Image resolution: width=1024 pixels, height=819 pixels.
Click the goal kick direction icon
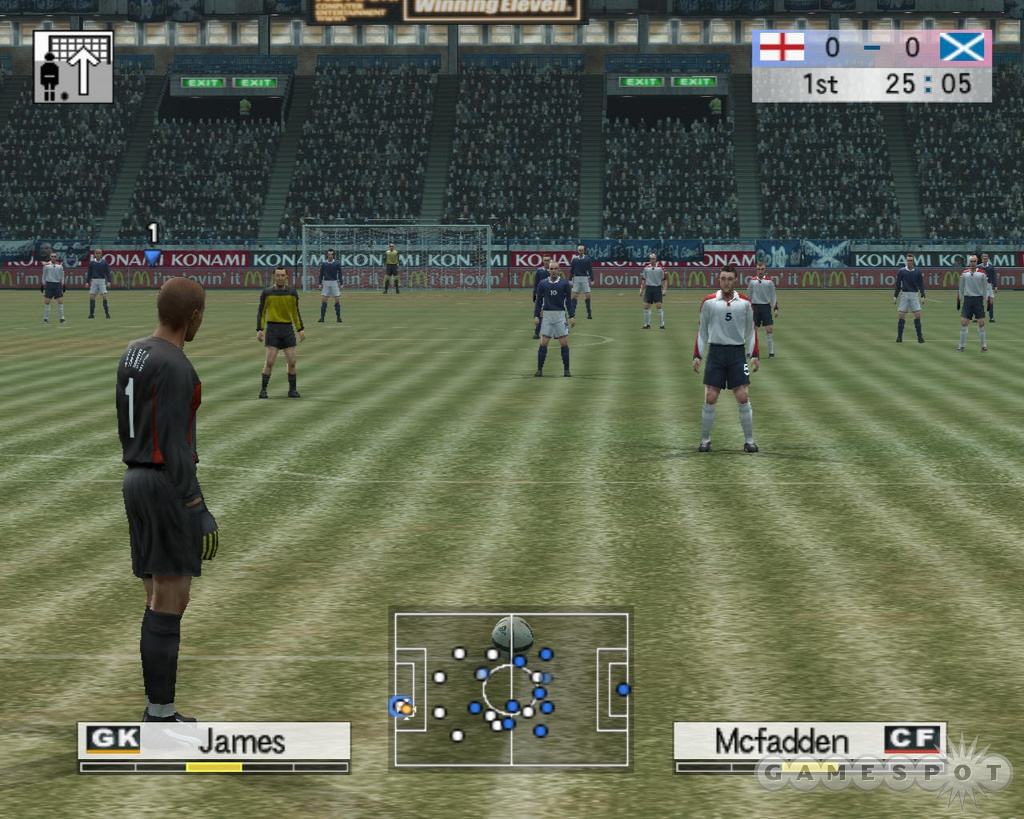click(x=73, y=67)
